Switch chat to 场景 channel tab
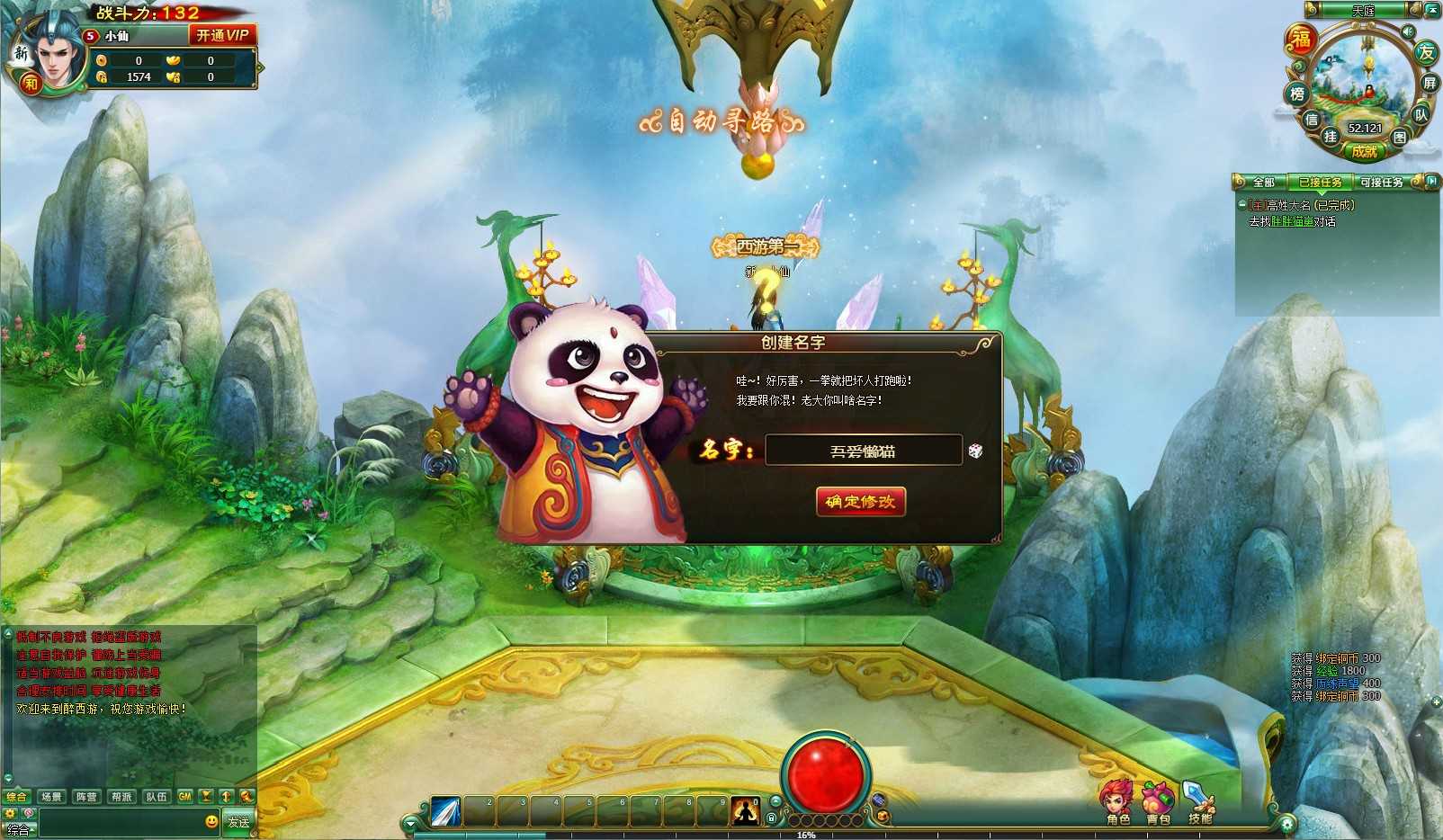 (51, 797)
